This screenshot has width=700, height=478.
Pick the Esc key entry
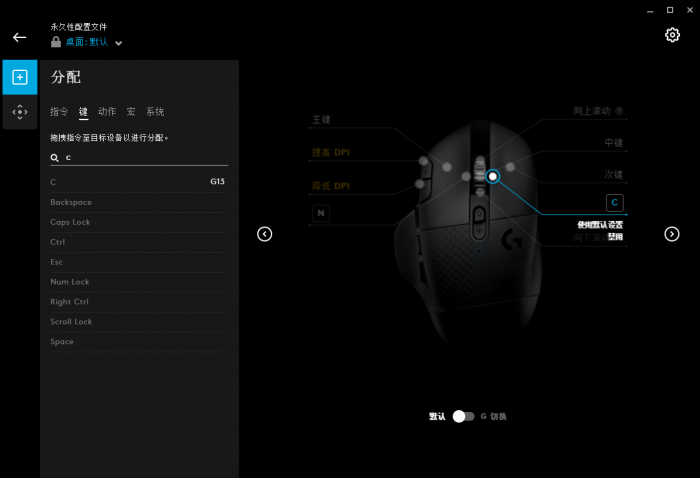coord(139,262)
